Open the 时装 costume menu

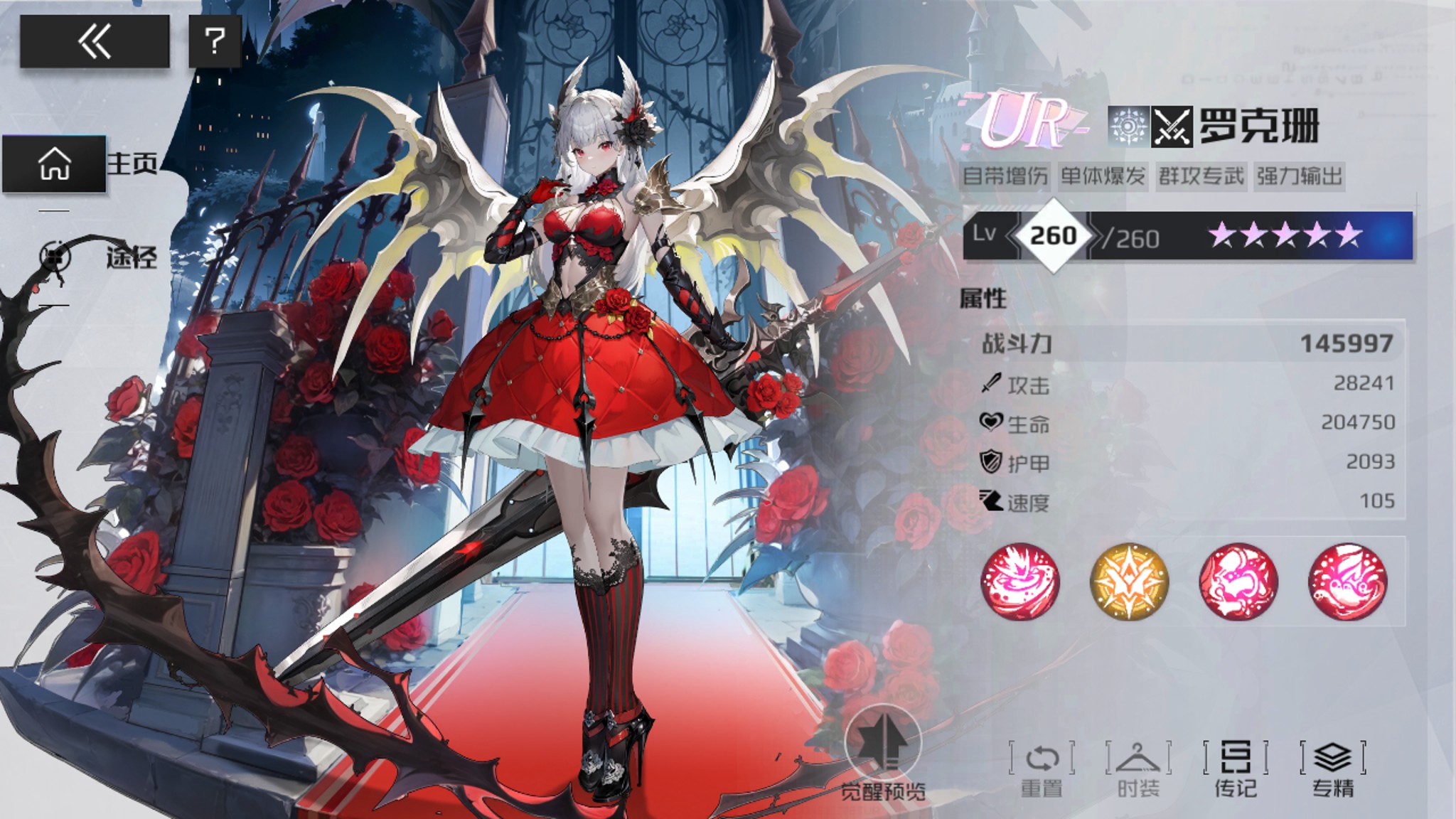point(1138,768)
